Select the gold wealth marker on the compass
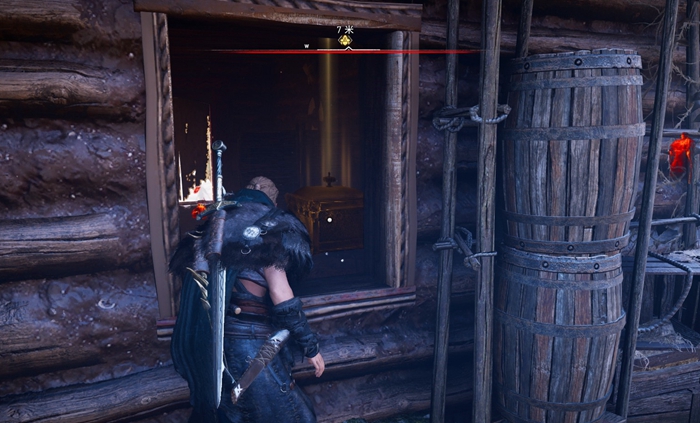700x423 pixels. click(346, 42)
